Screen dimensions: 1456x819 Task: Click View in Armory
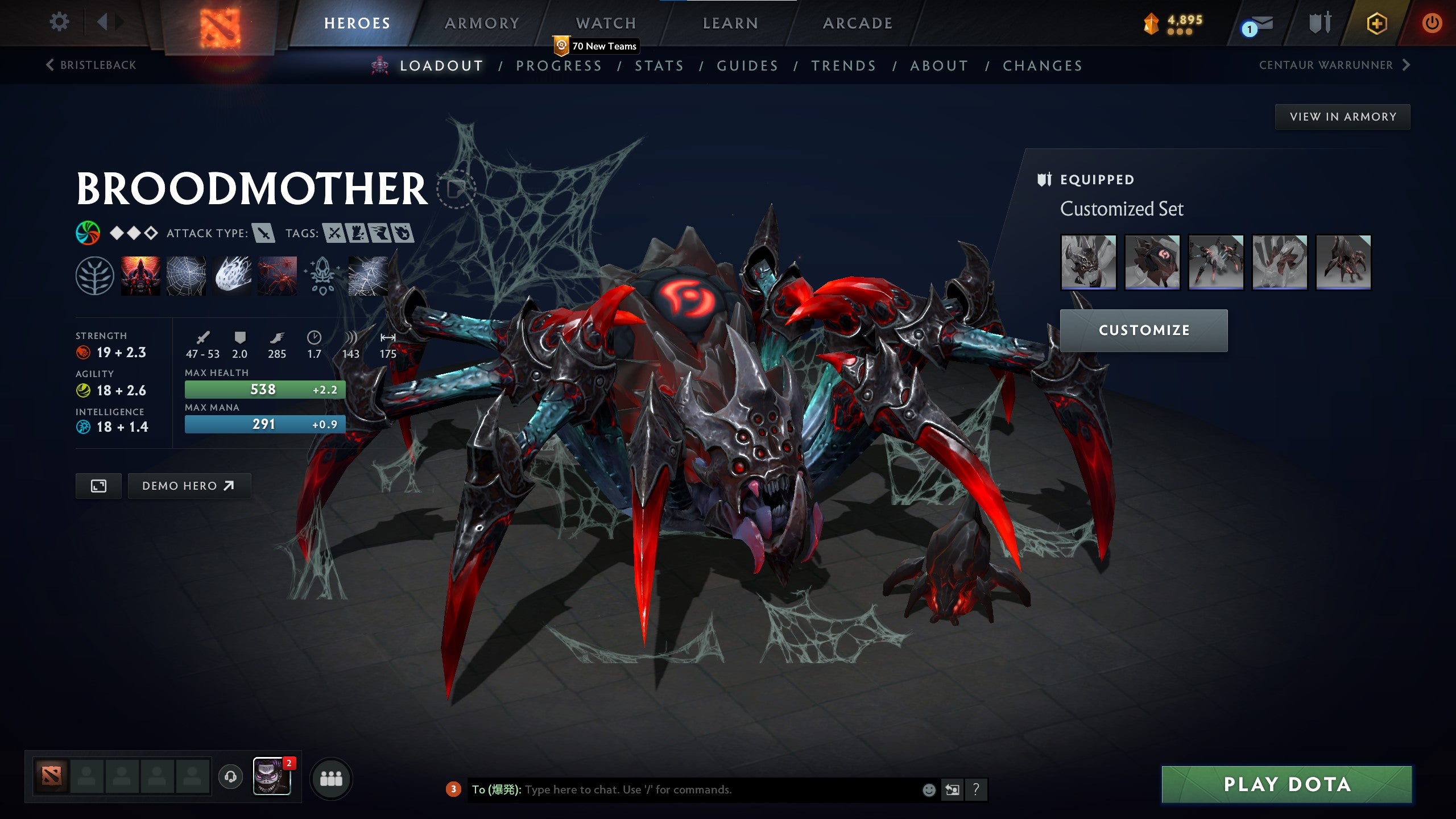(x=1342, y=116)
